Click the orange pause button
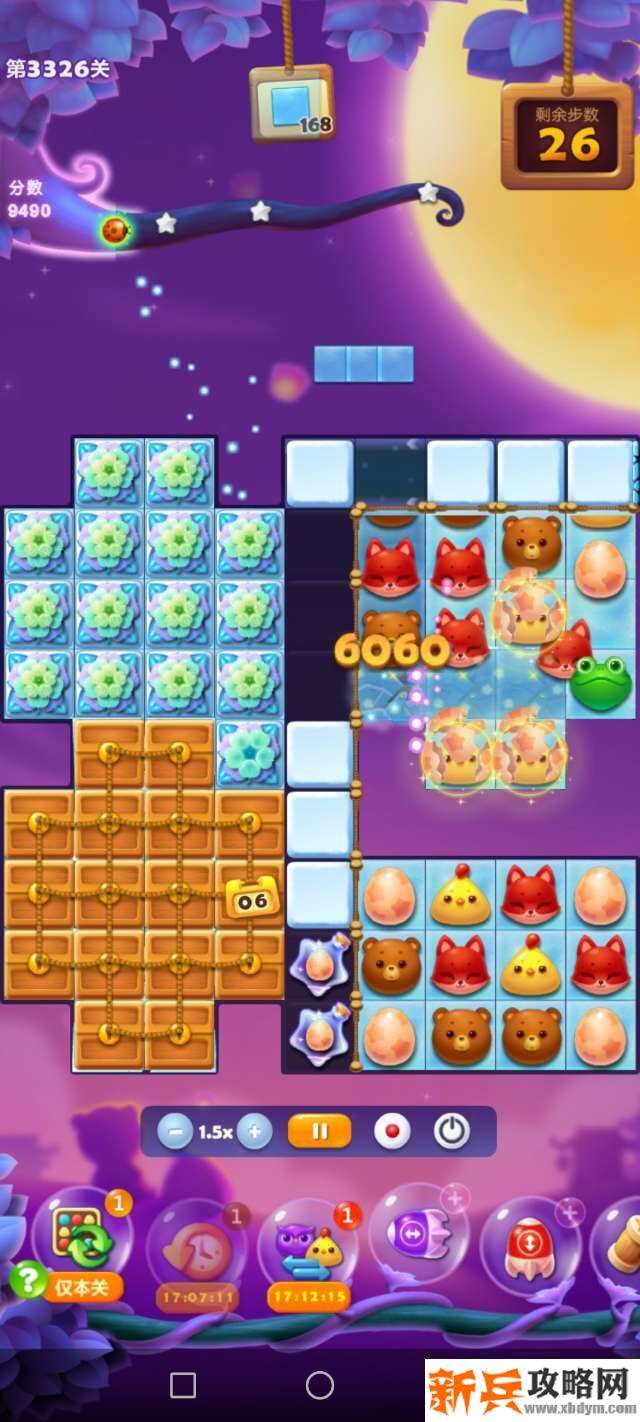640x1422 pixels. [x=320, y=1132]
